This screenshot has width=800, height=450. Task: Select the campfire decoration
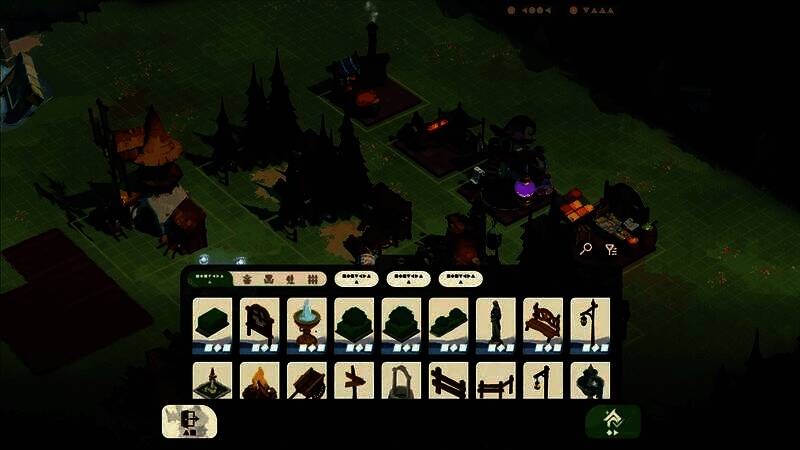click(260, 381)
